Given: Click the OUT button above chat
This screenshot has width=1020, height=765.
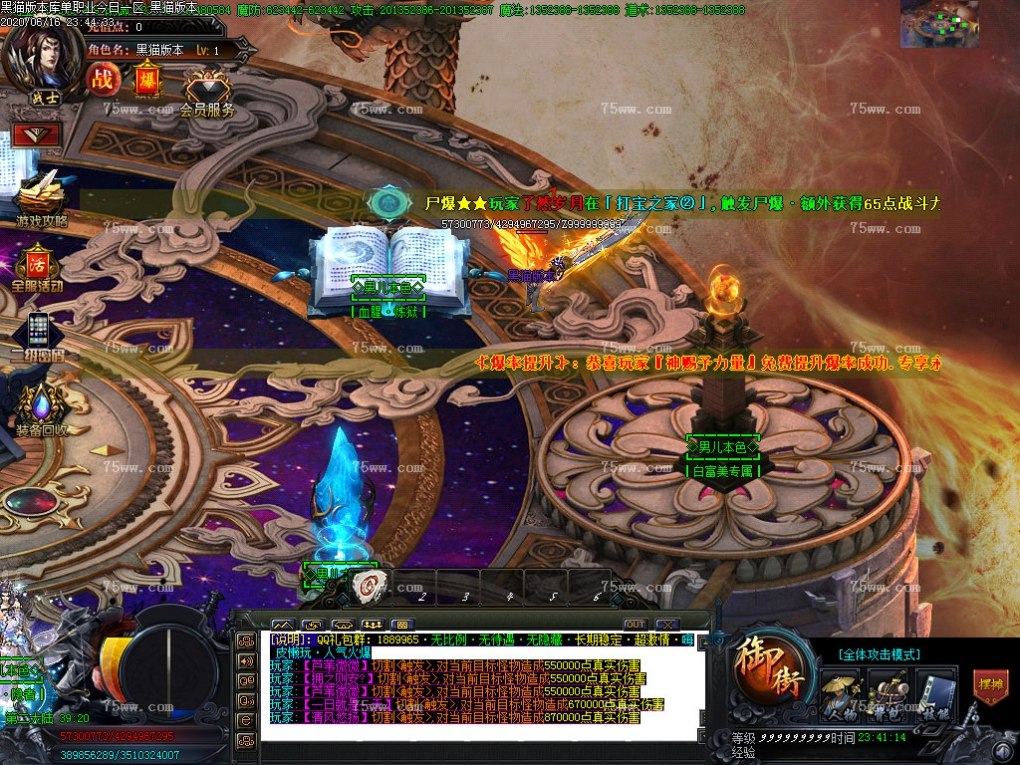Looking at the screenshot, I should pos(635,625).
